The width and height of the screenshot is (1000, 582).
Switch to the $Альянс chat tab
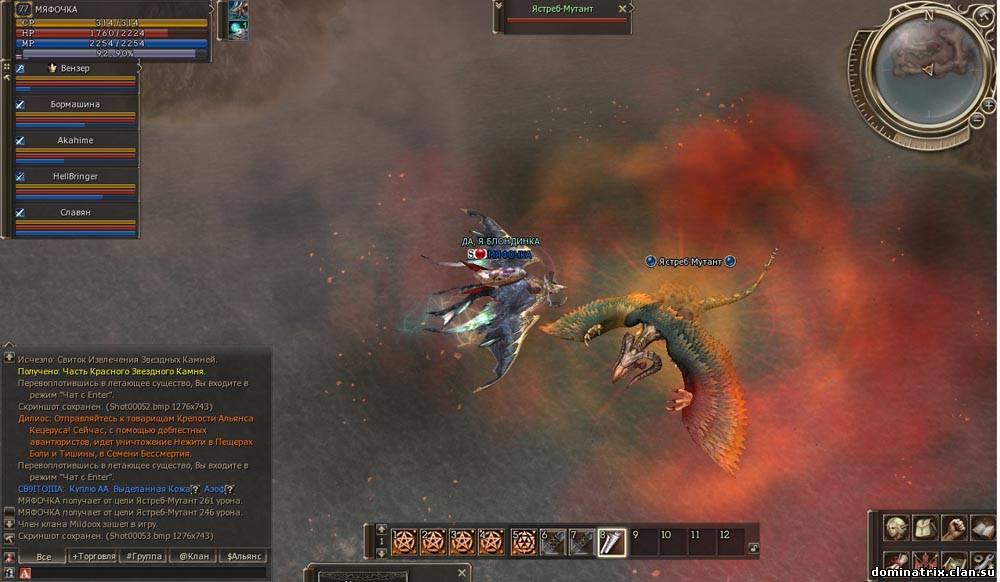244,556
